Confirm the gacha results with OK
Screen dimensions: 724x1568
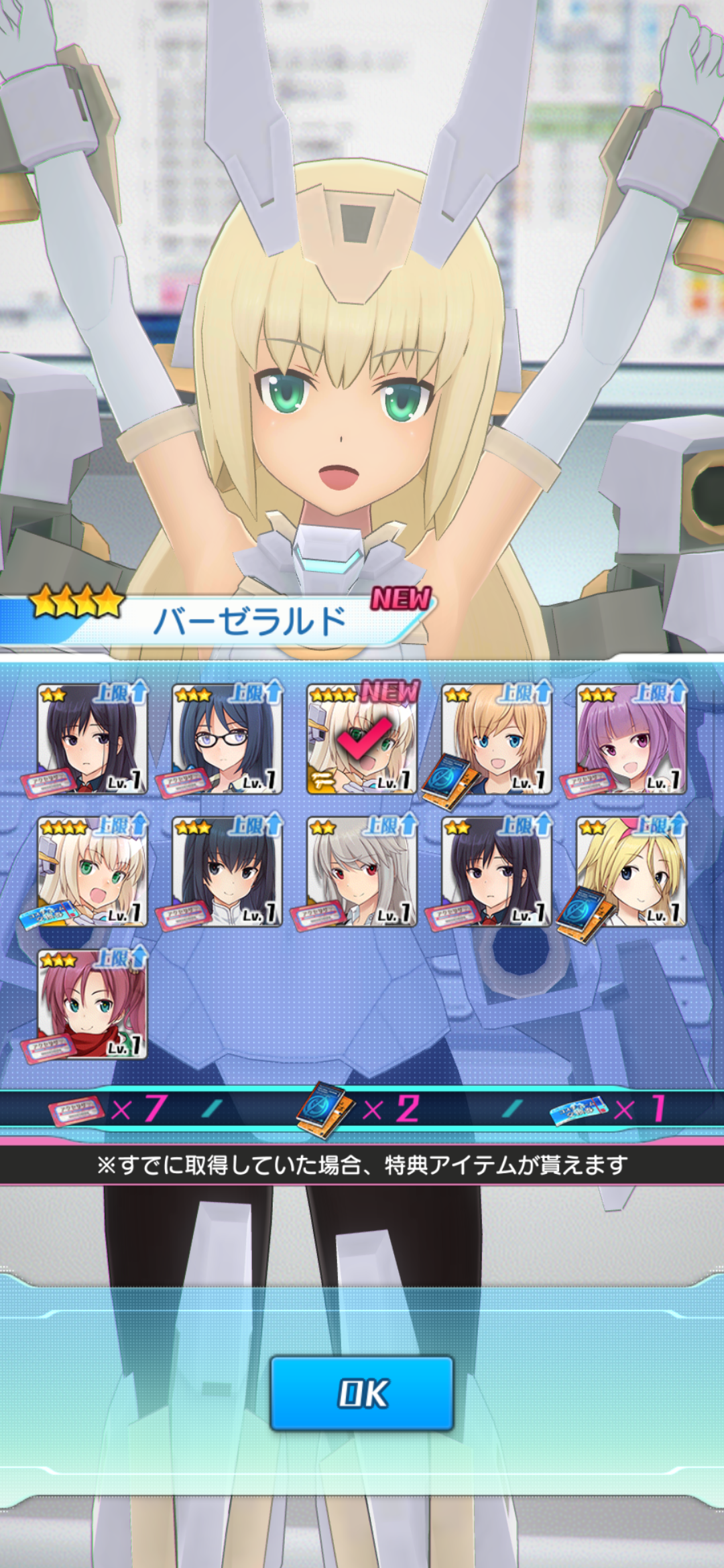(x=362, y=1393)
